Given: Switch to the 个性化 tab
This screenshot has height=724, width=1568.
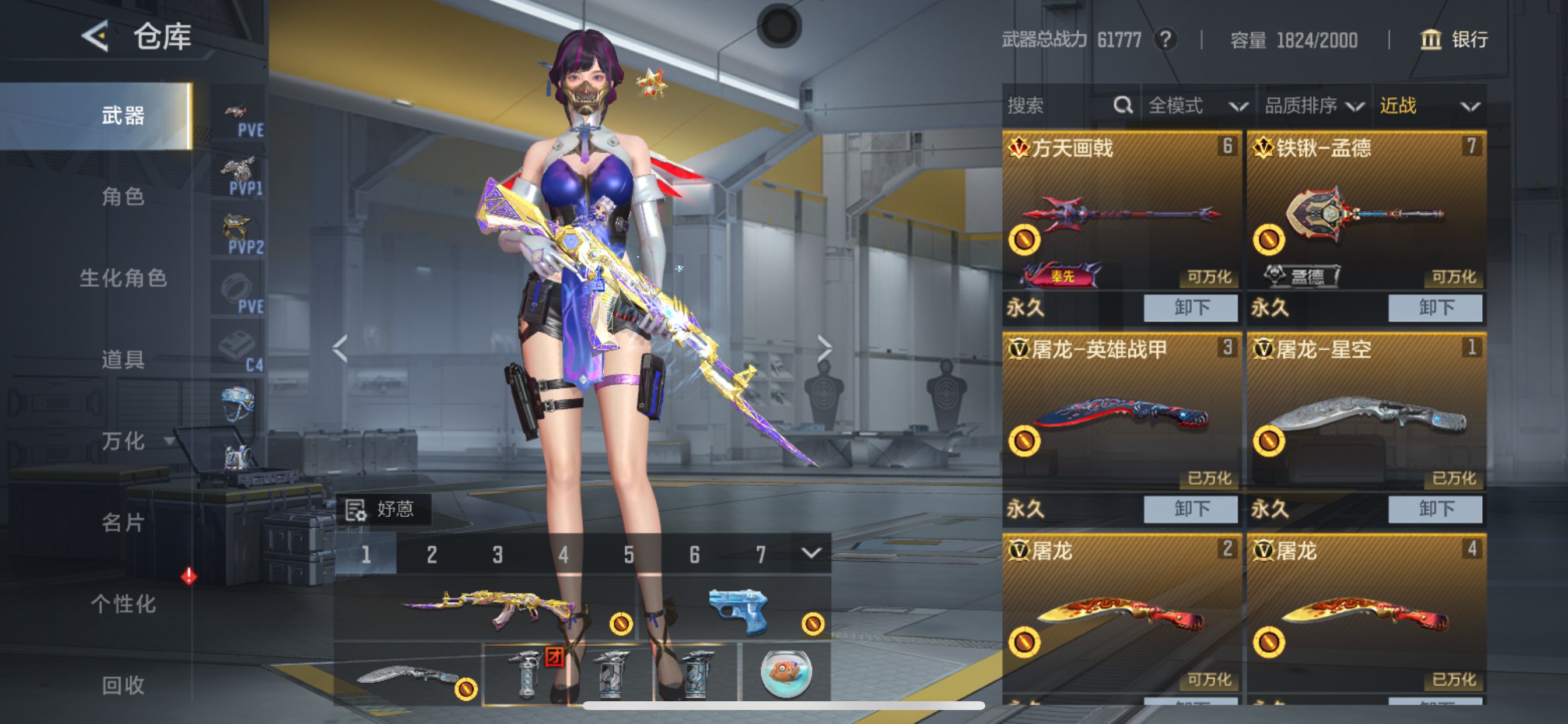Looking at the screenshot, I should pyautogui.click(x=125, y=604).
